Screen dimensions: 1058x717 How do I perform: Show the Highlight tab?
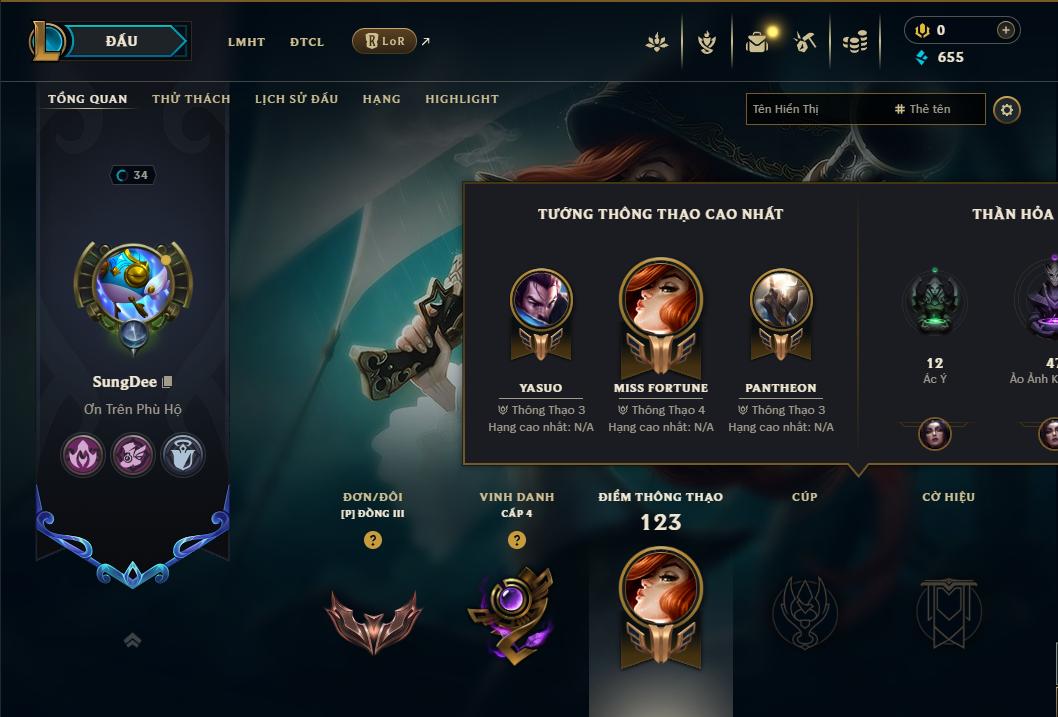pos(461,99)
